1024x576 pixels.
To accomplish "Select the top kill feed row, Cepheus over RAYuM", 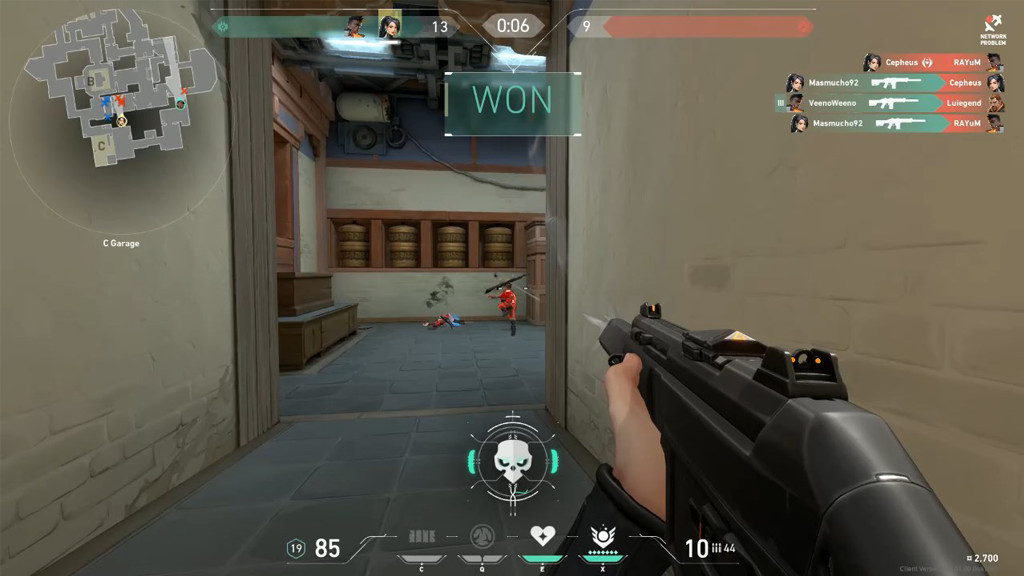I will (933, 62).
